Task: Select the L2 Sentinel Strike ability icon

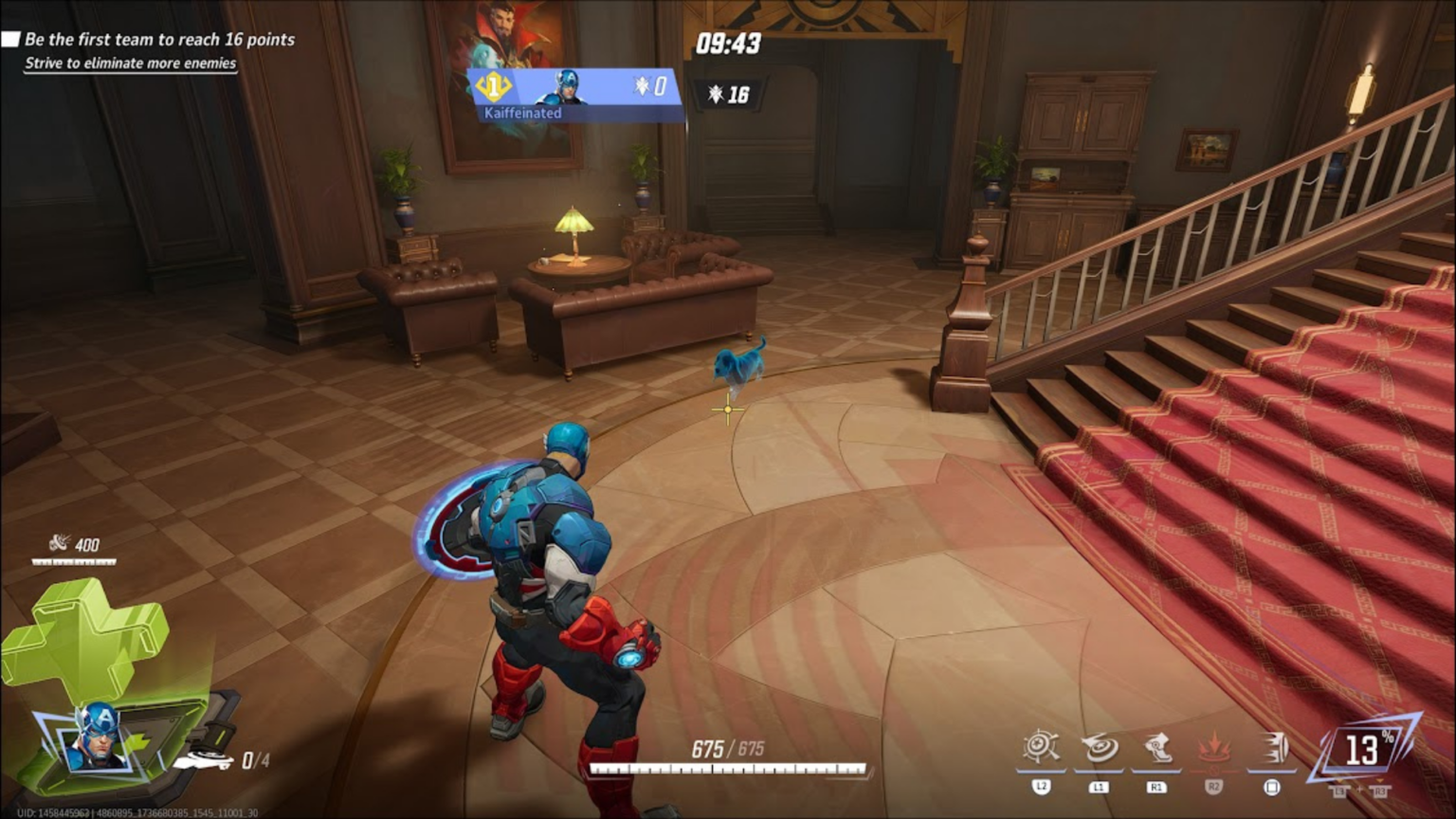Action: pyautogui.click(x=1043, y=748)
